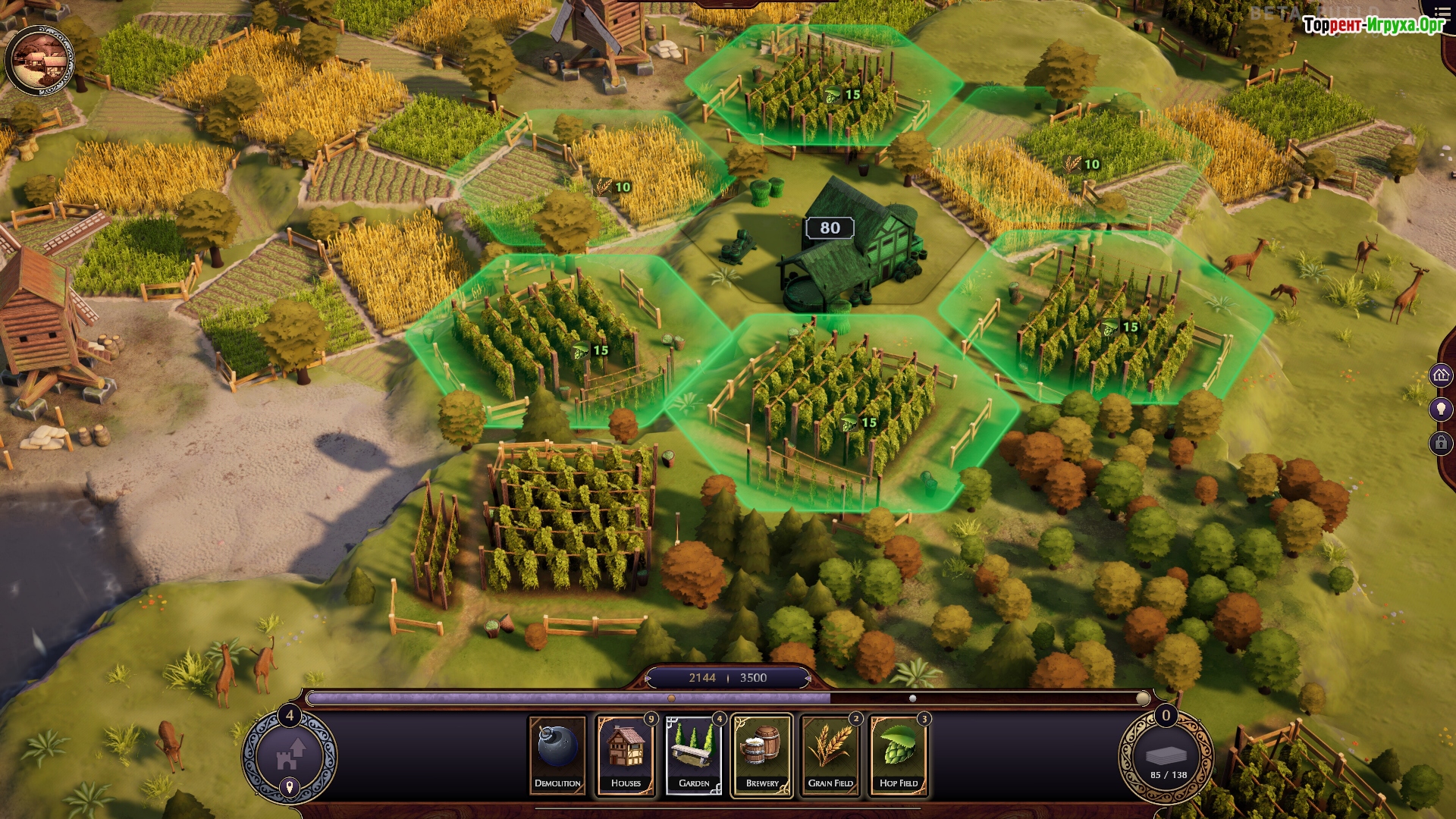Toggle the lightbulb hint button
The image size is (1456, 819).
click(x=1441, y=409)
